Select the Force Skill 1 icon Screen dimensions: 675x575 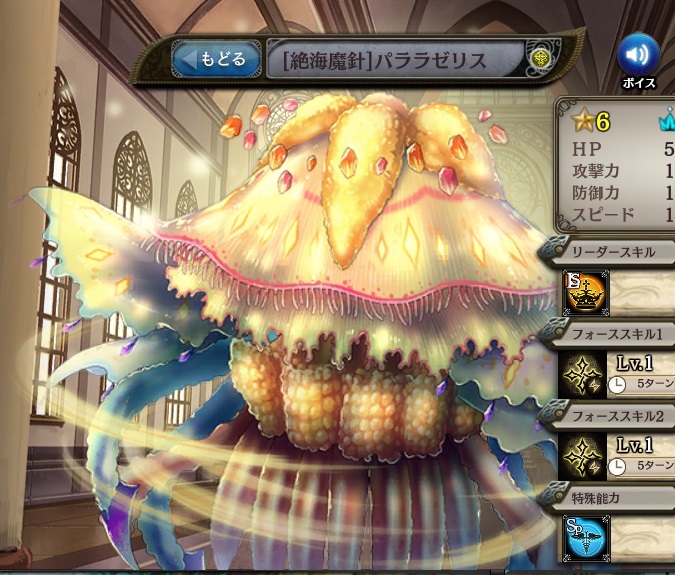click(x=583, y=373)
